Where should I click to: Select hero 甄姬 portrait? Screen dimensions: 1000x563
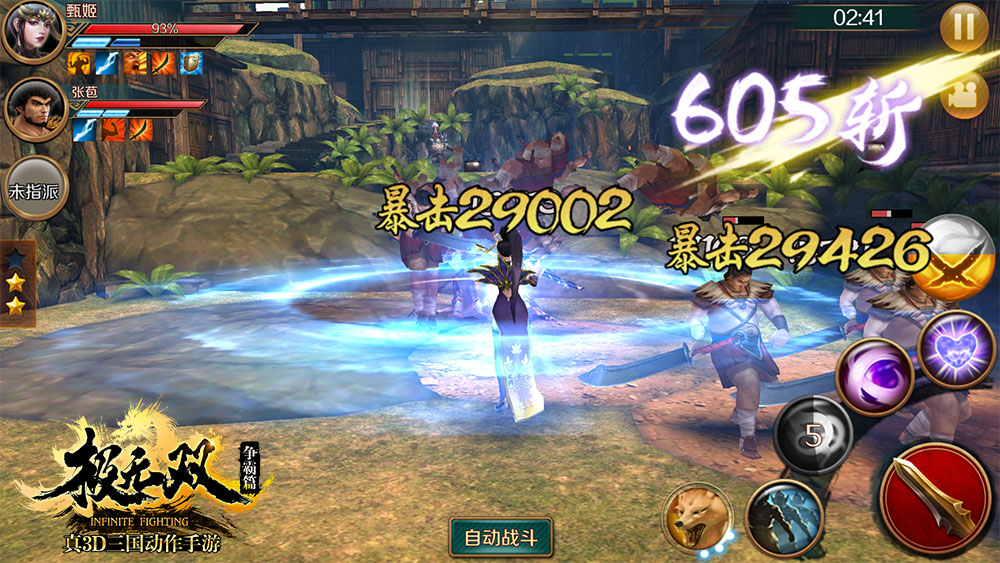coord(33,33)
